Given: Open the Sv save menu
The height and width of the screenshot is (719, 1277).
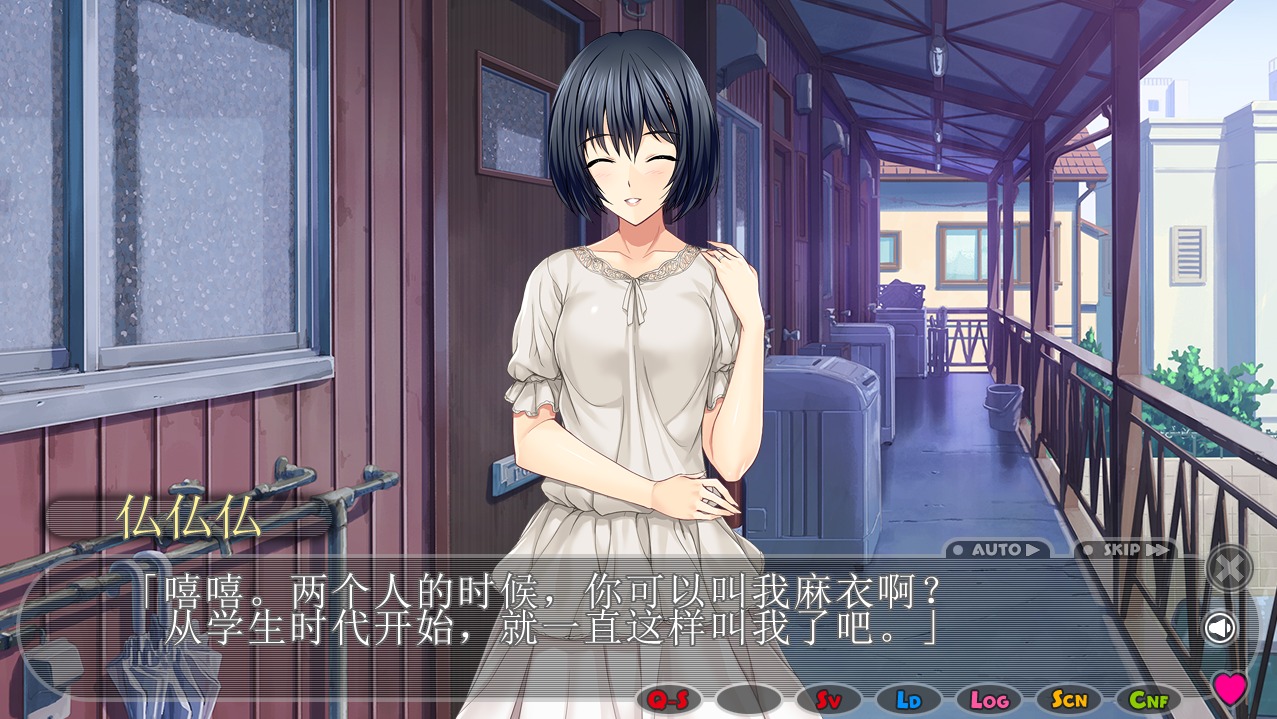Looking at the screenshot, I should coord(828,699).
